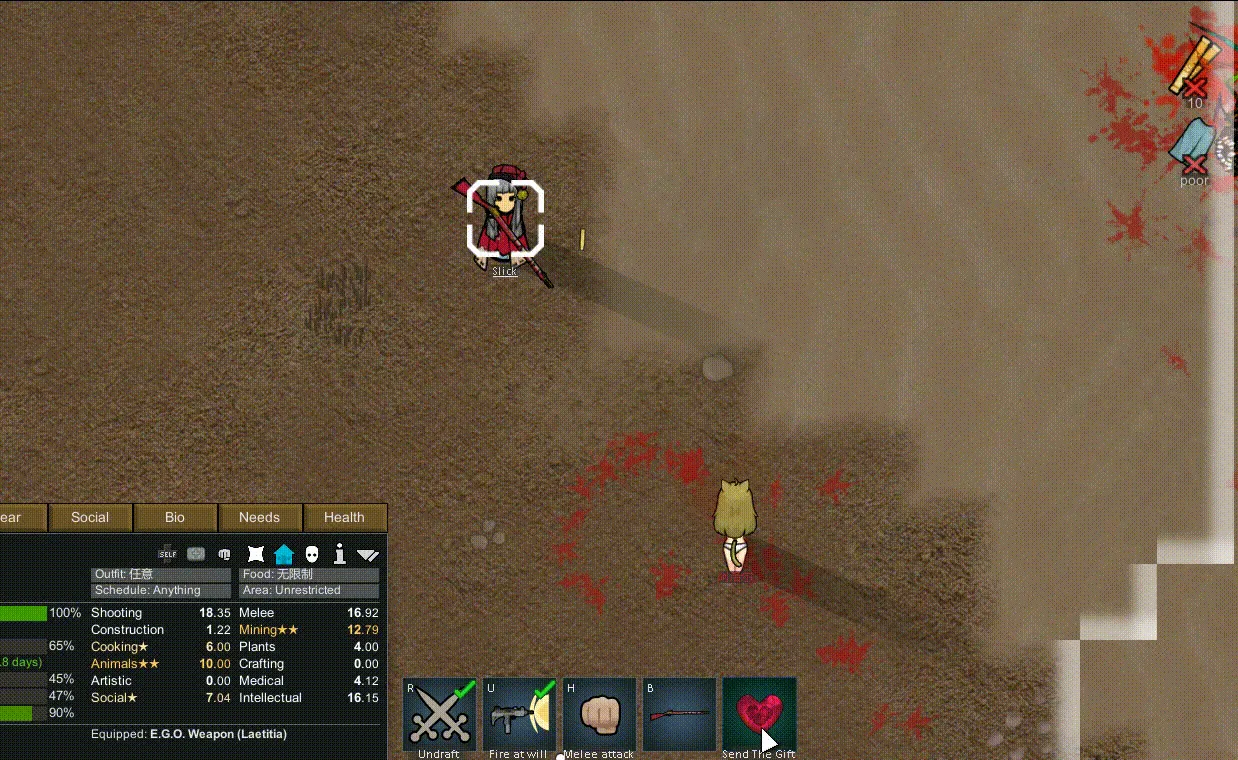
Task: Switch to the Social tab
Action: tap(90, 517)
